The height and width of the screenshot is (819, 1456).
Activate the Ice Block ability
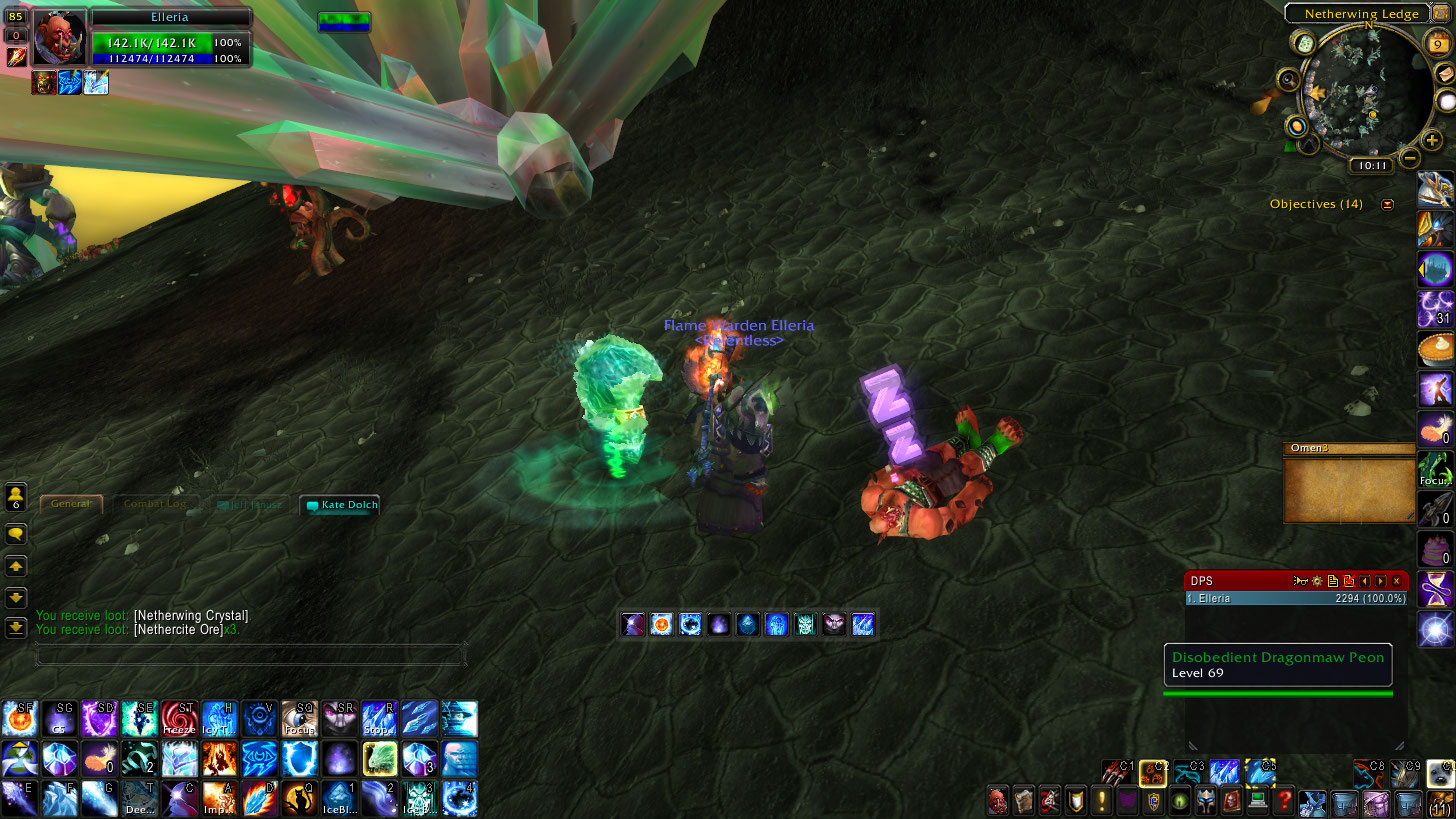pos(339,798)
